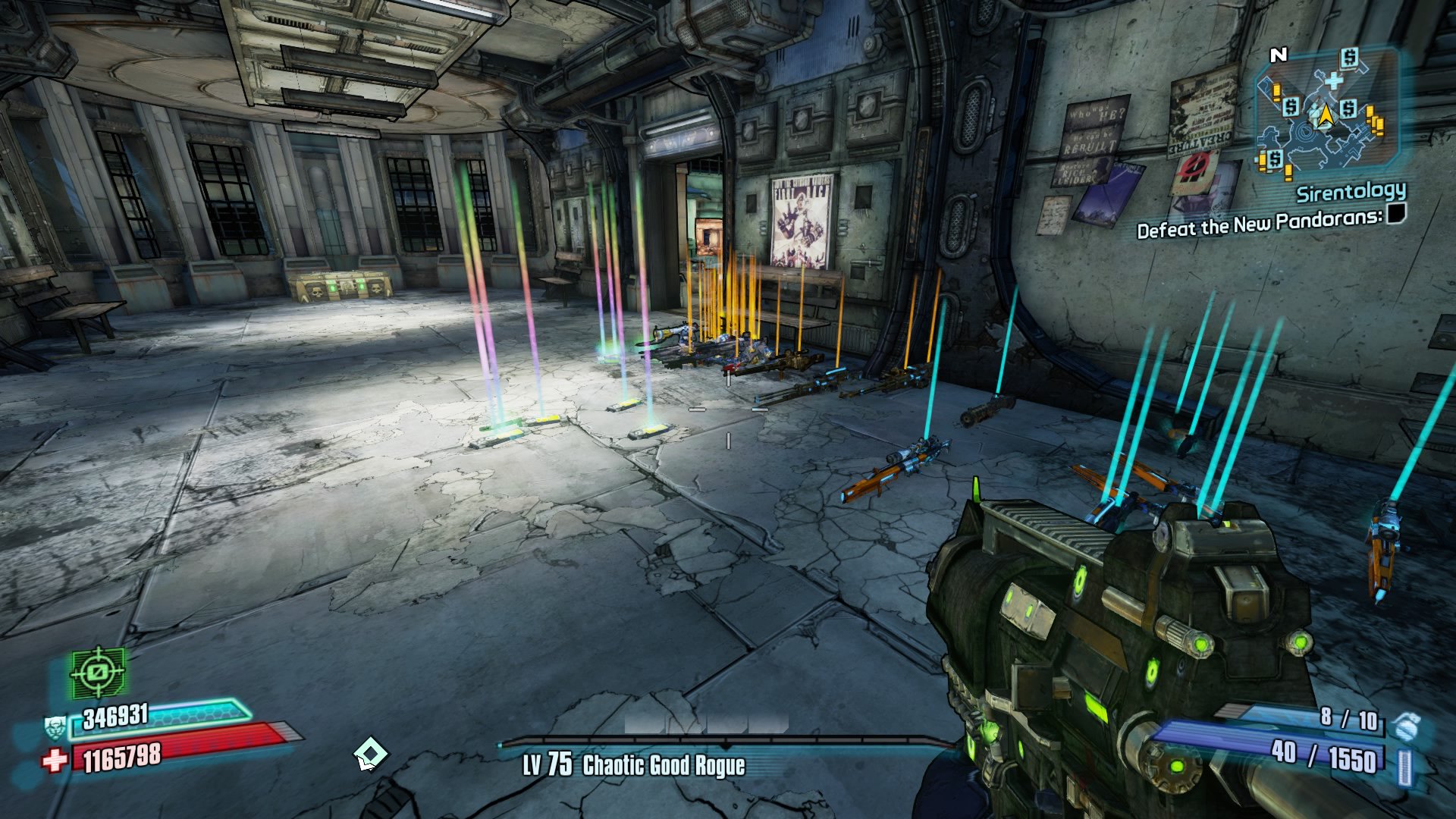Click the shield badge icon beside 346931
Image resolution: width=1456 pixels, height=819 pixels.
[x=55, y=728]
